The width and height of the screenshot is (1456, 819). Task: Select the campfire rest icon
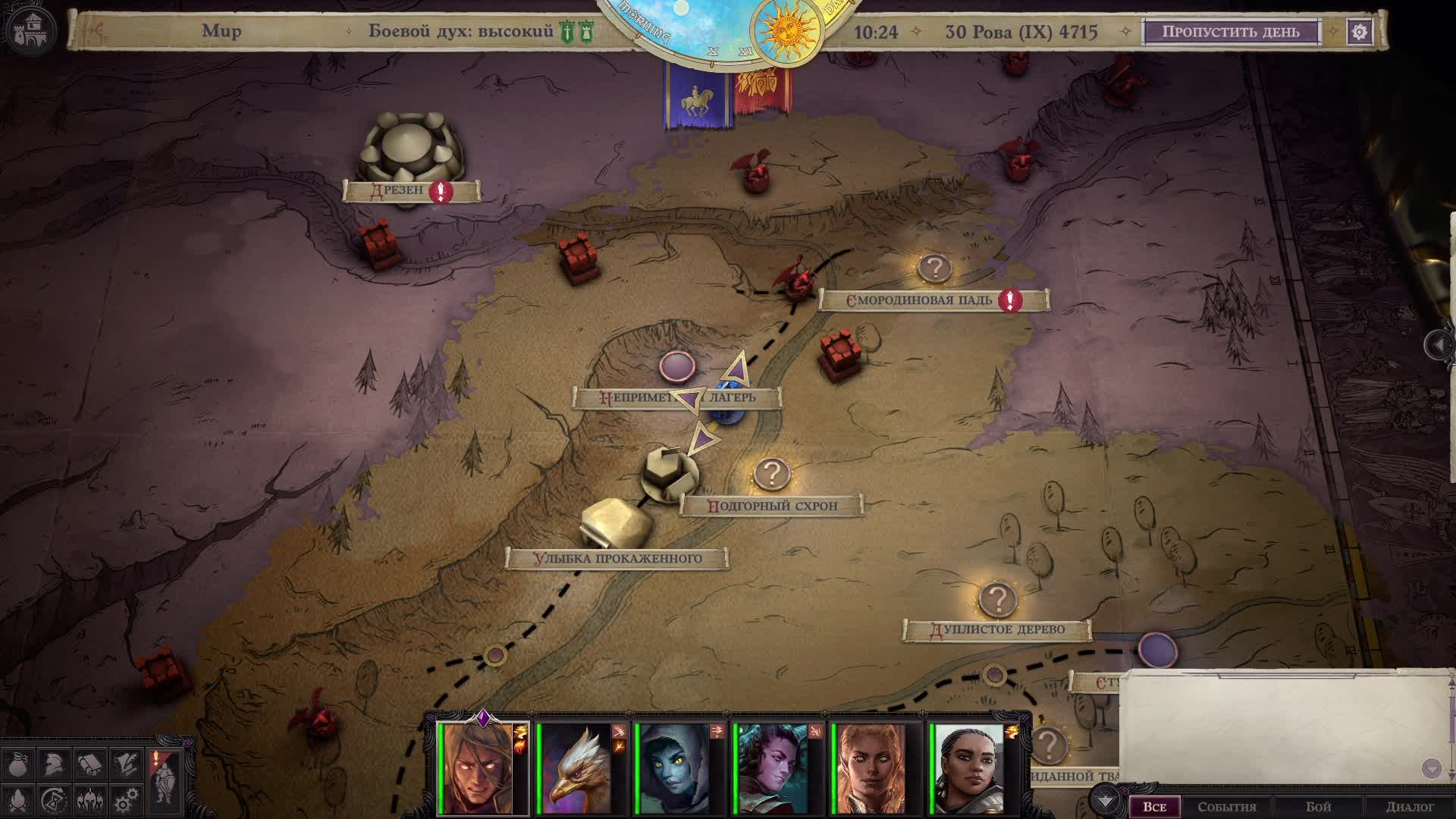[x=17, y=800]
